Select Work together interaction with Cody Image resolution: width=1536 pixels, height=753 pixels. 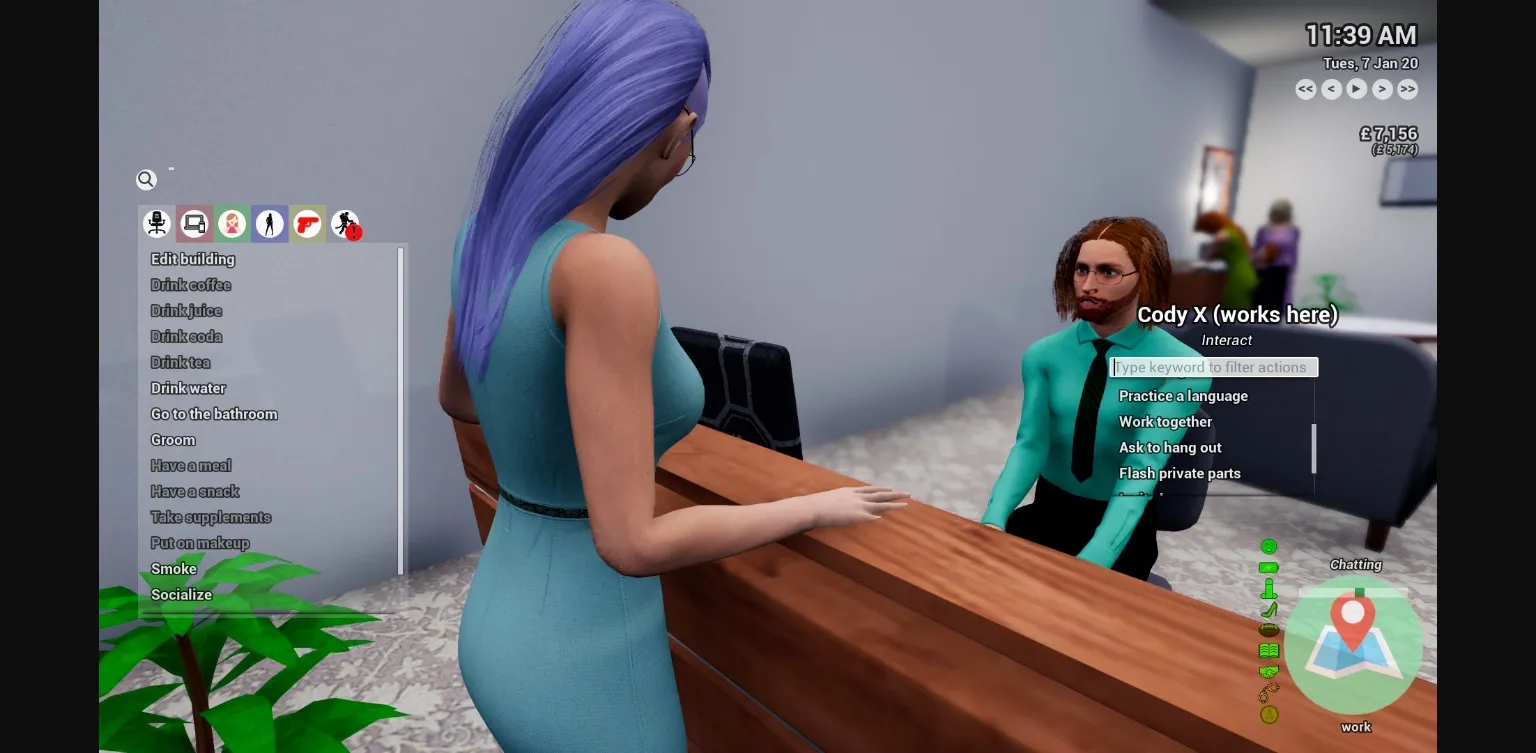1166,421
